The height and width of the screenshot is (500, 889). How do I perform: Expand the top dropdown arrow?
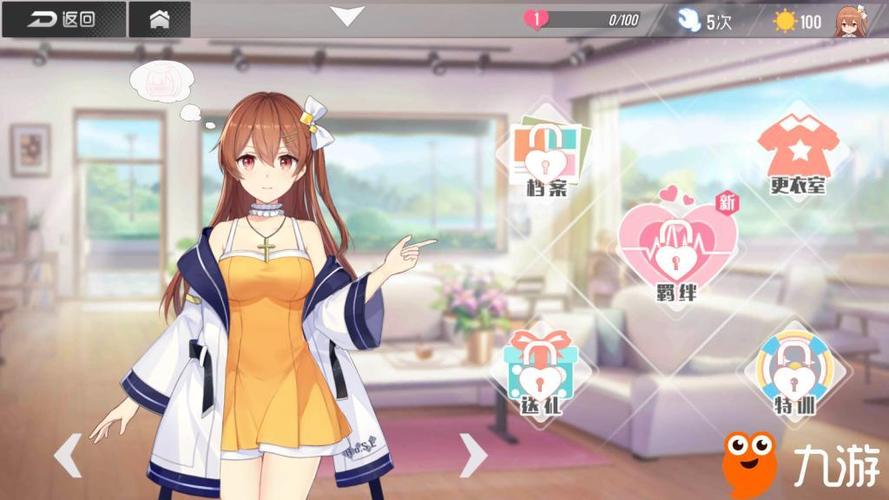348,16
